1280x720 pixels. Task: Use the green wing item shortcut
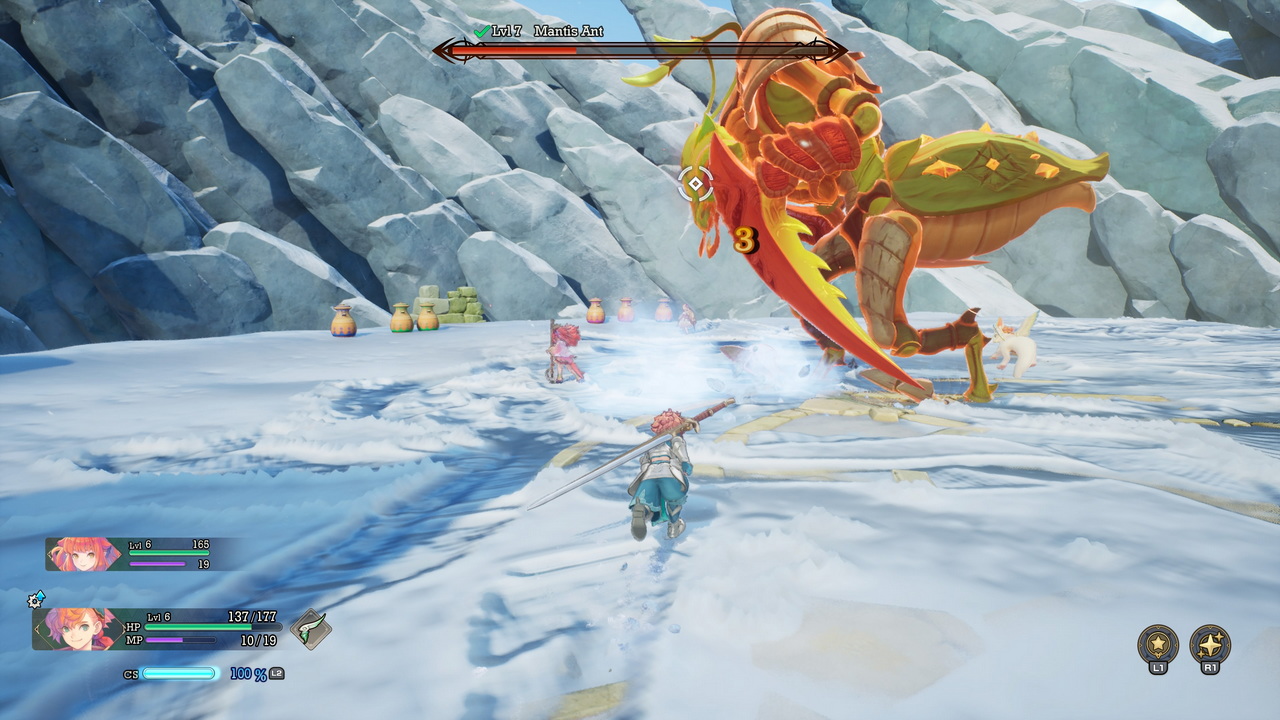310,630
